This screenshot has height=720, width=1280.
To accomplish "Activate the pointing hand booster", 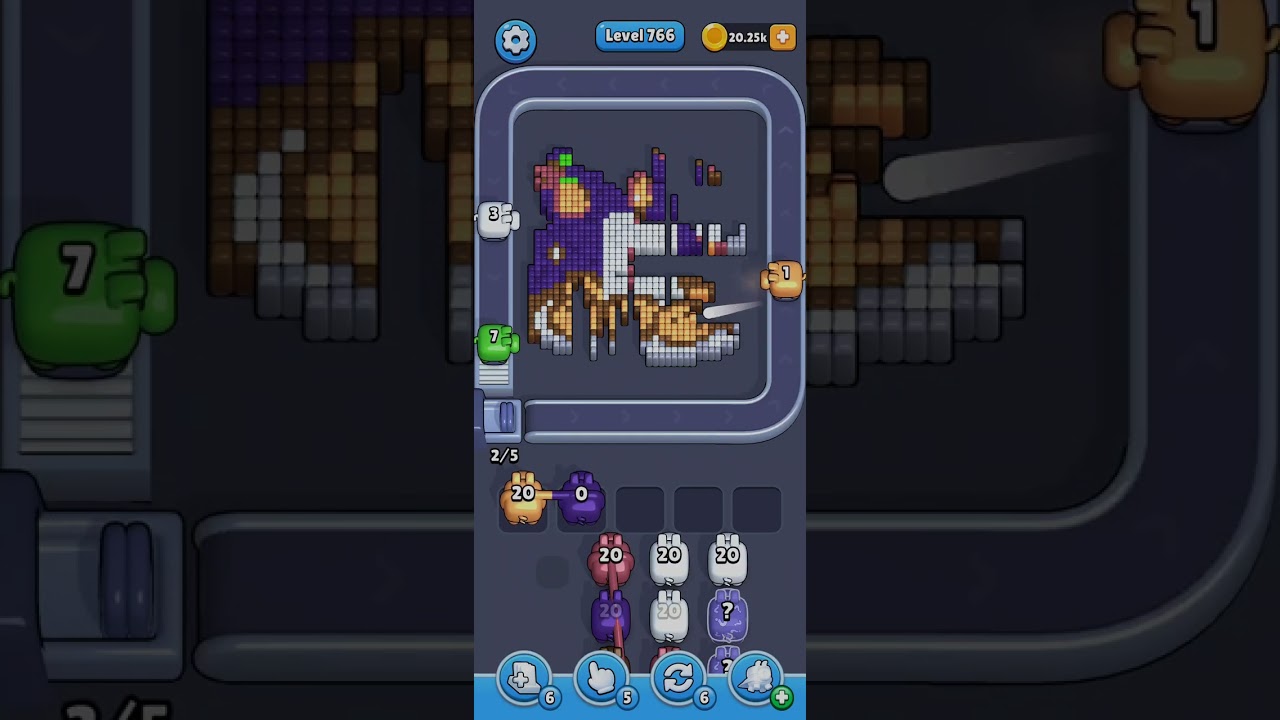I will coord(601,679).
